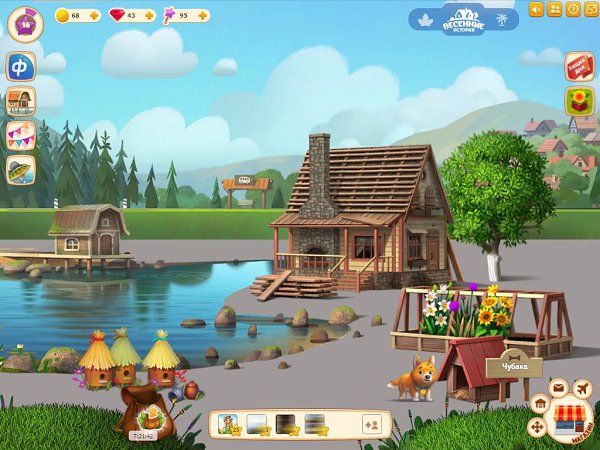600x450 pixels.
Task: Open the festive bunting flags event
Action: [x=20, y=135]
